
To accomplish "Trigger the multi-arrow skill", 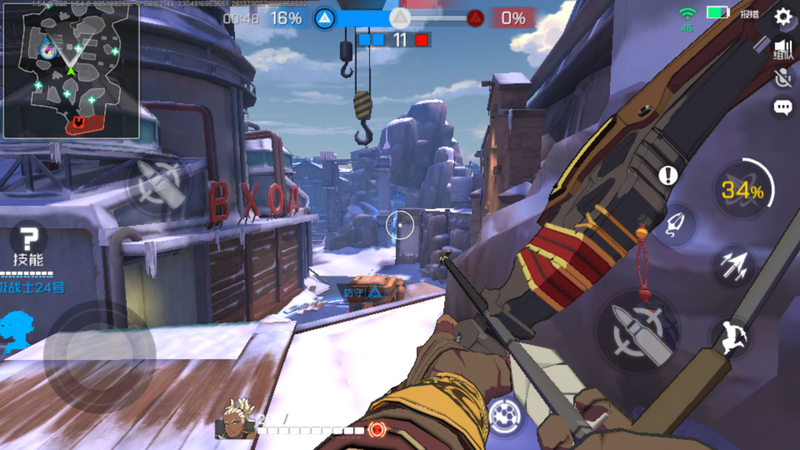I will tap(732, 266).
